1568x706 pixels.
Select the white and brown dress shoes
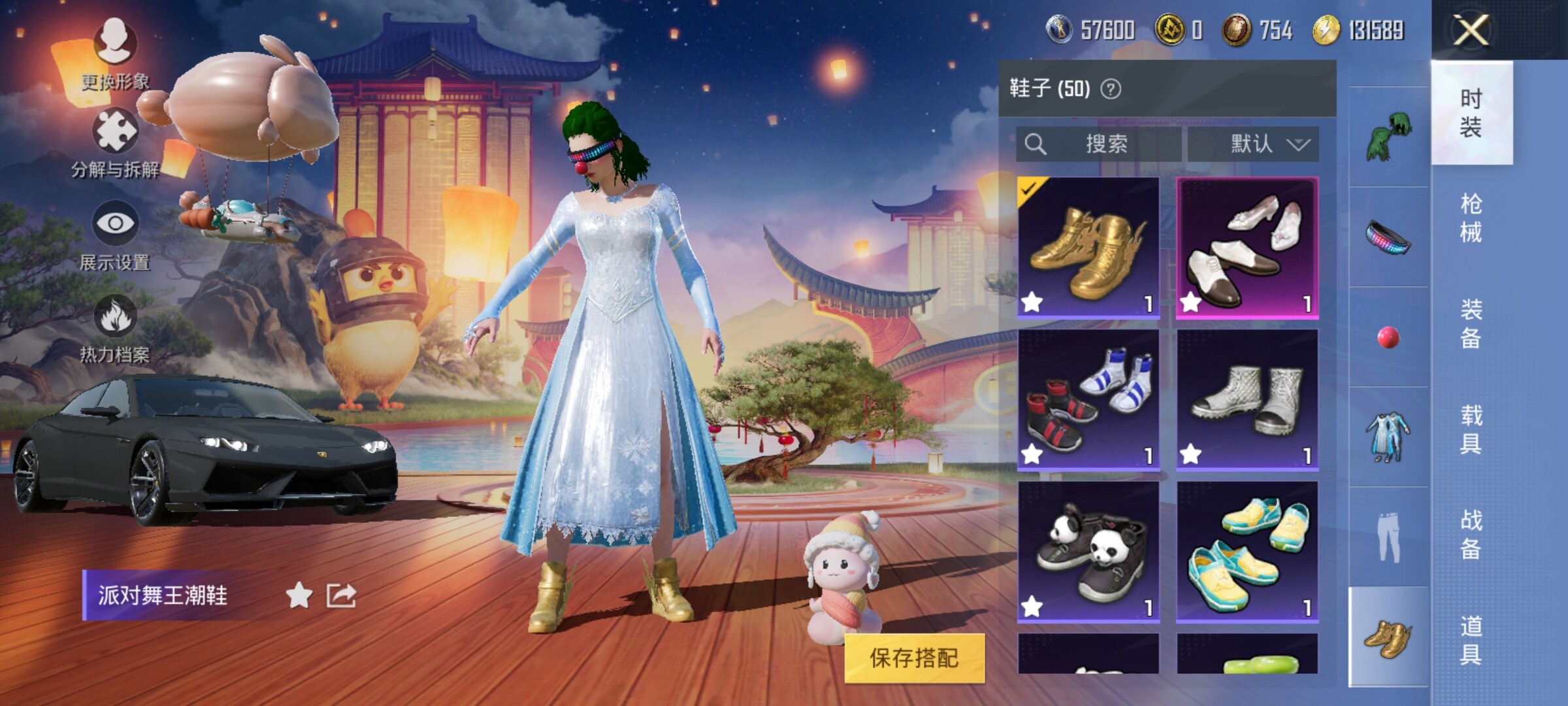(1247, 247)
